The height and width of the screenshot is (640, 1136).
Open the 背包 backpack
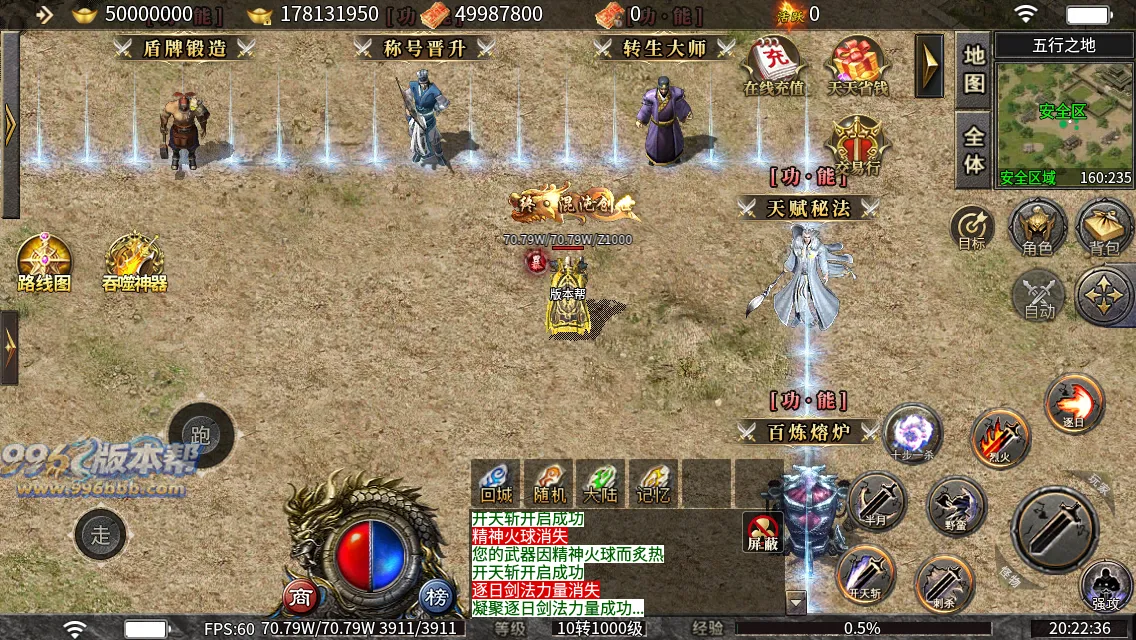coord(1103,226)
